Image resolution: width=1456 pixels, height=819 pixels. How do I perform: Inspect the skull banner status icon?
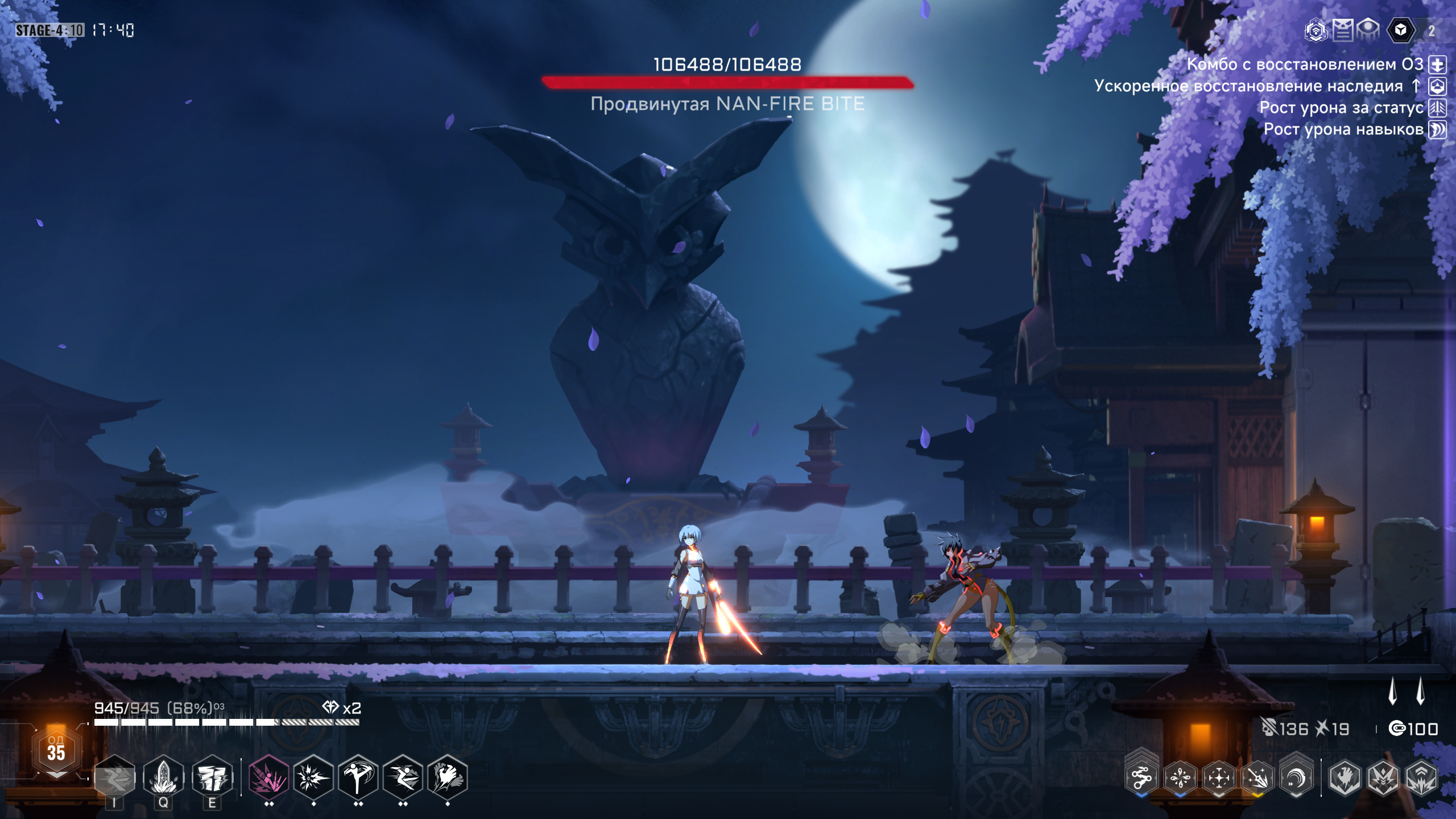click(x=1342, y=30)
